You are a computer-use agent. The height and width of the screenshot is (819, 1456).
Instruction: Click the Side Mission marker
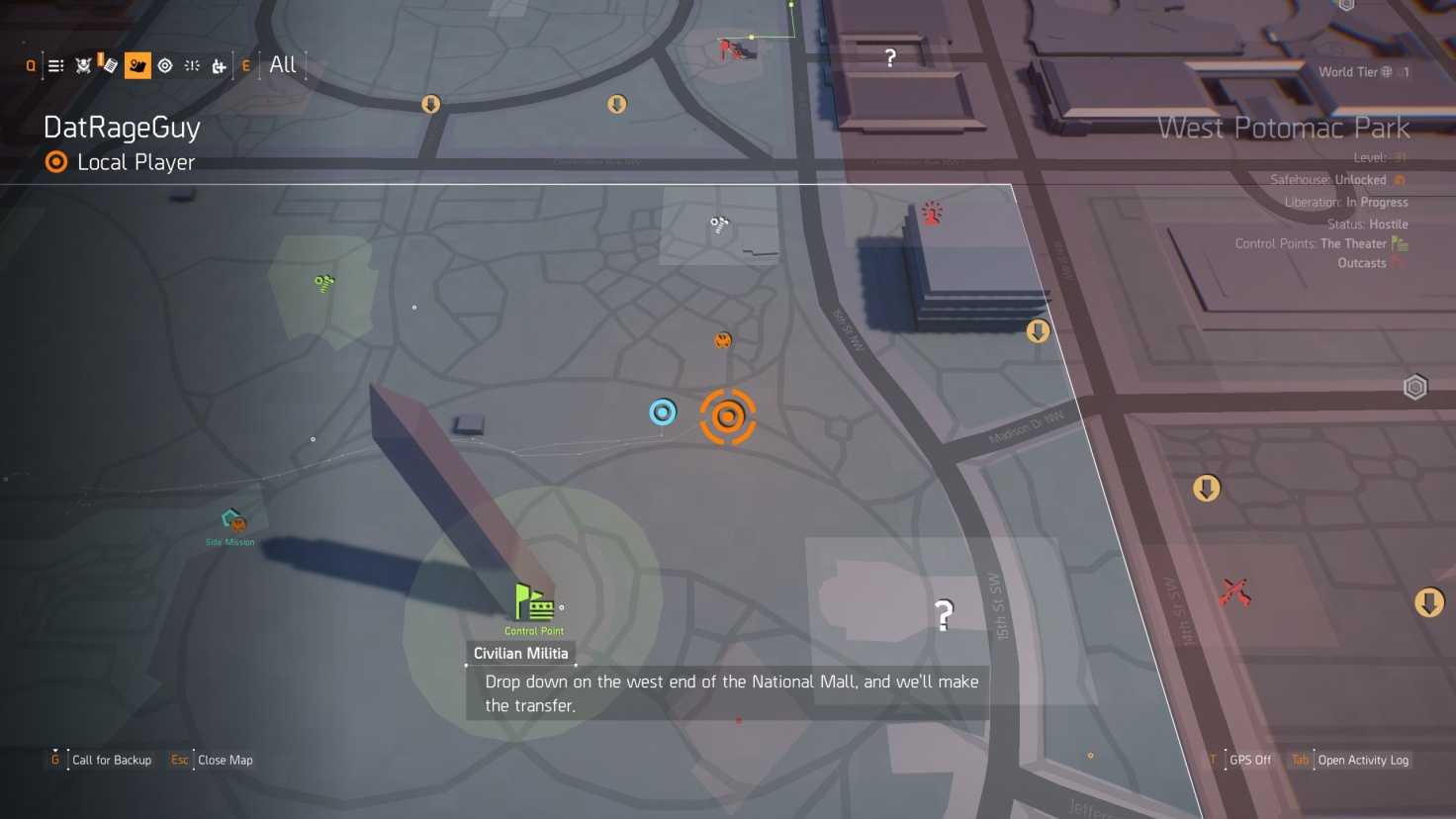232,520
